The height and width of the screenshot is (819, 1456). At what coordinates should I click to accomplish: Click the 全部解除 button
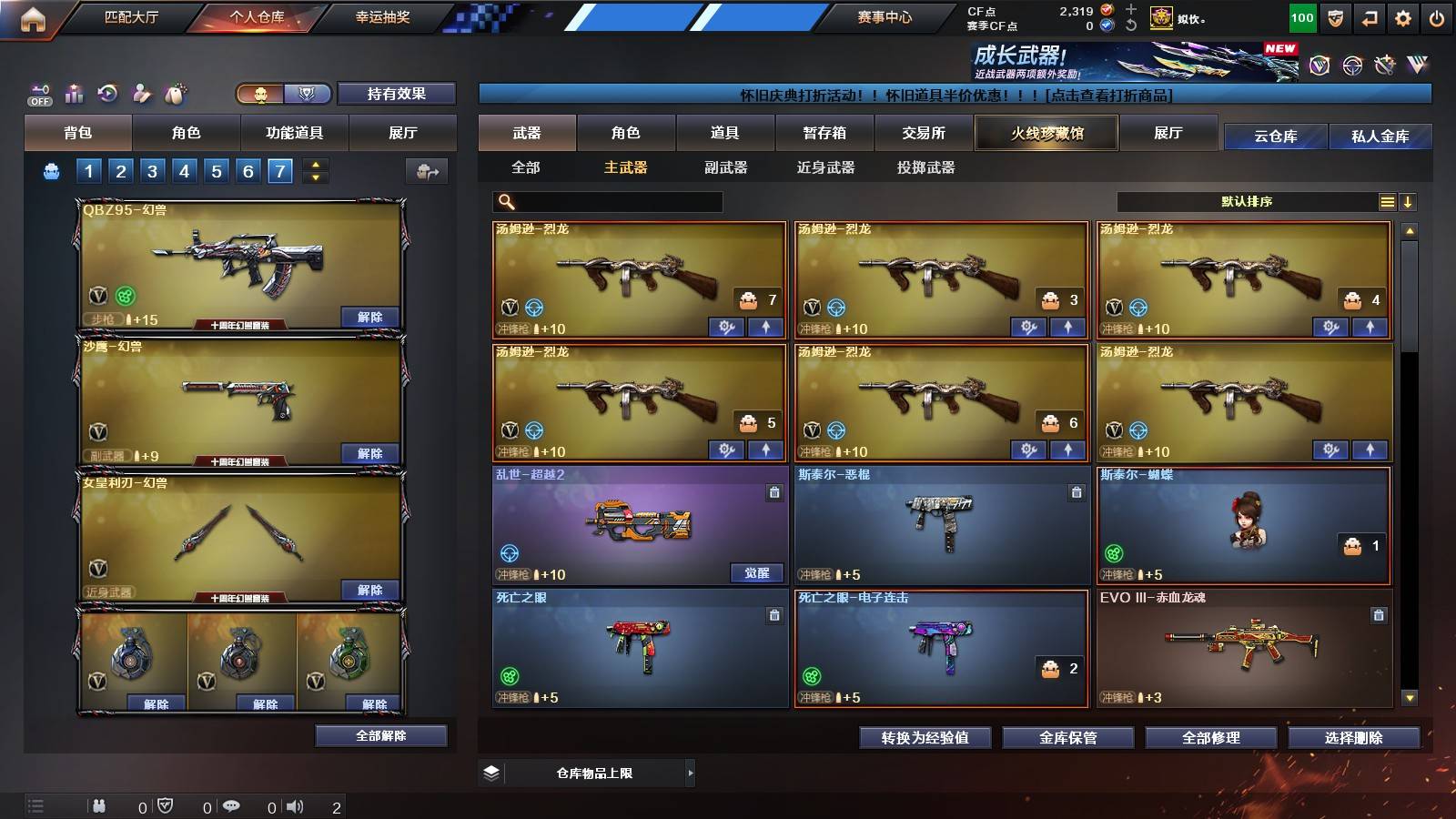pyautogui.click(x=380, y=735)
